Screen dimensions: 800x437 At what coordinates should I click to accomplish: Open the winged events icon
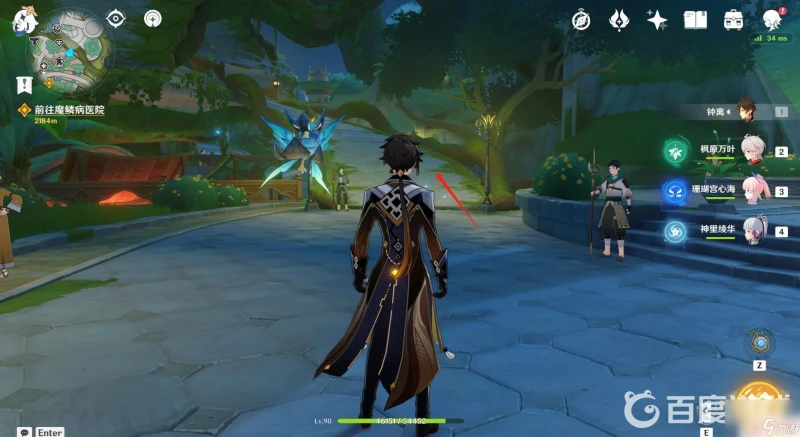pyautogui.click(x=619, y=19)
